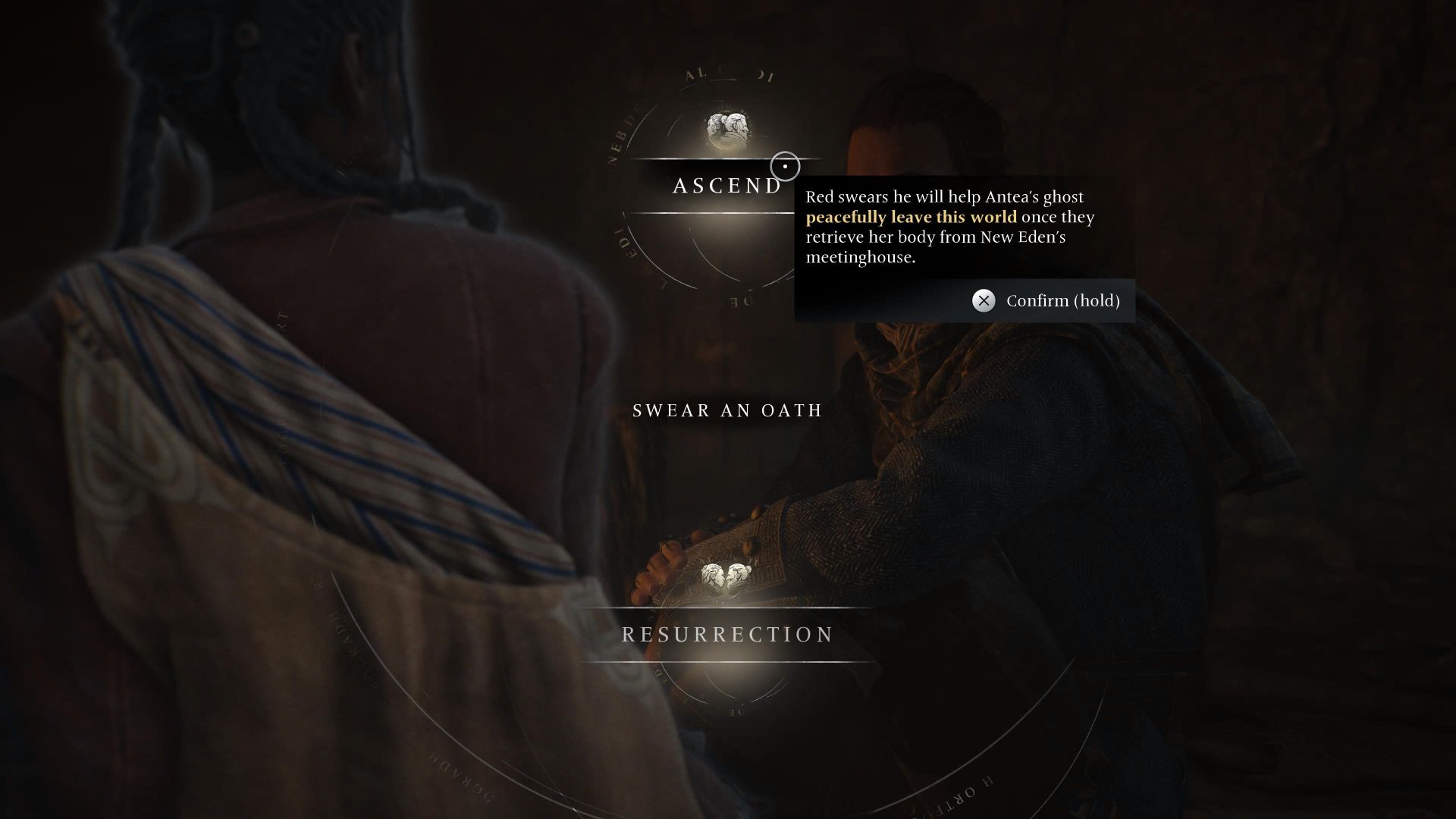Select the Swear an Oath heading
This screenshot has width=1456, height=819.
point(726,411)
